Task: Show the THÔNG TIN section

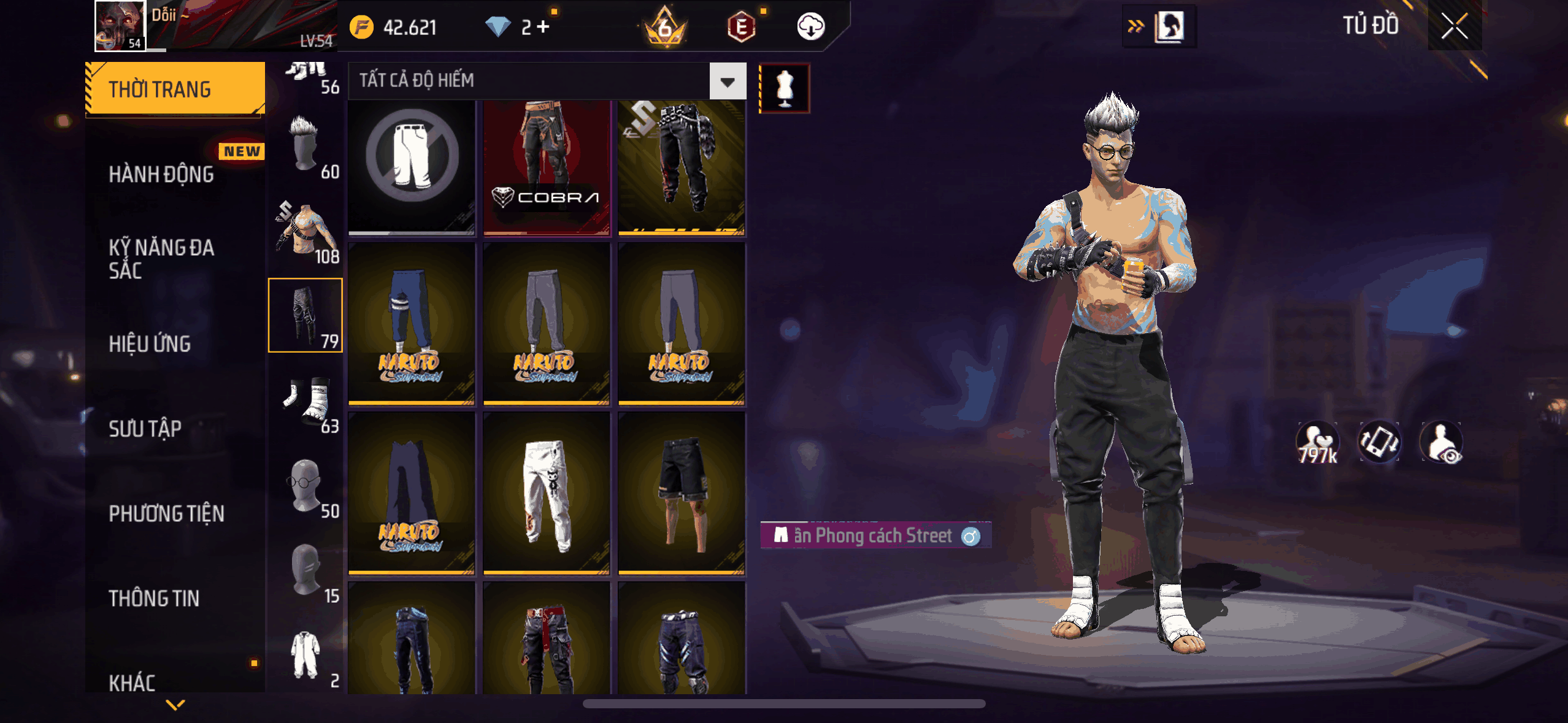Action: pos(154,598)
